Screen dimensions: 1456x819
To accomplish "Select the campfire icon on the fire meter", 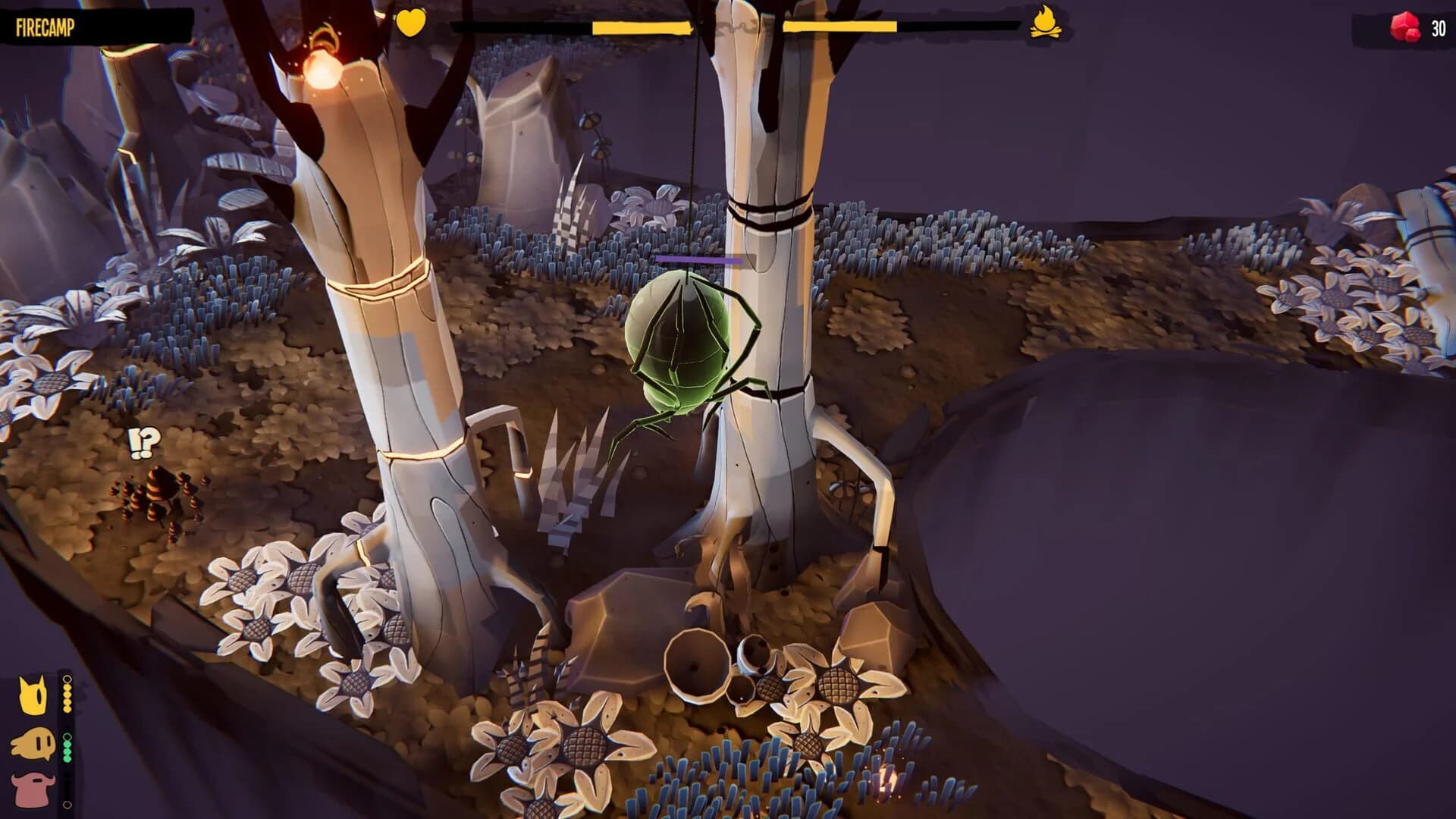I will click(x=1046, y=24).
